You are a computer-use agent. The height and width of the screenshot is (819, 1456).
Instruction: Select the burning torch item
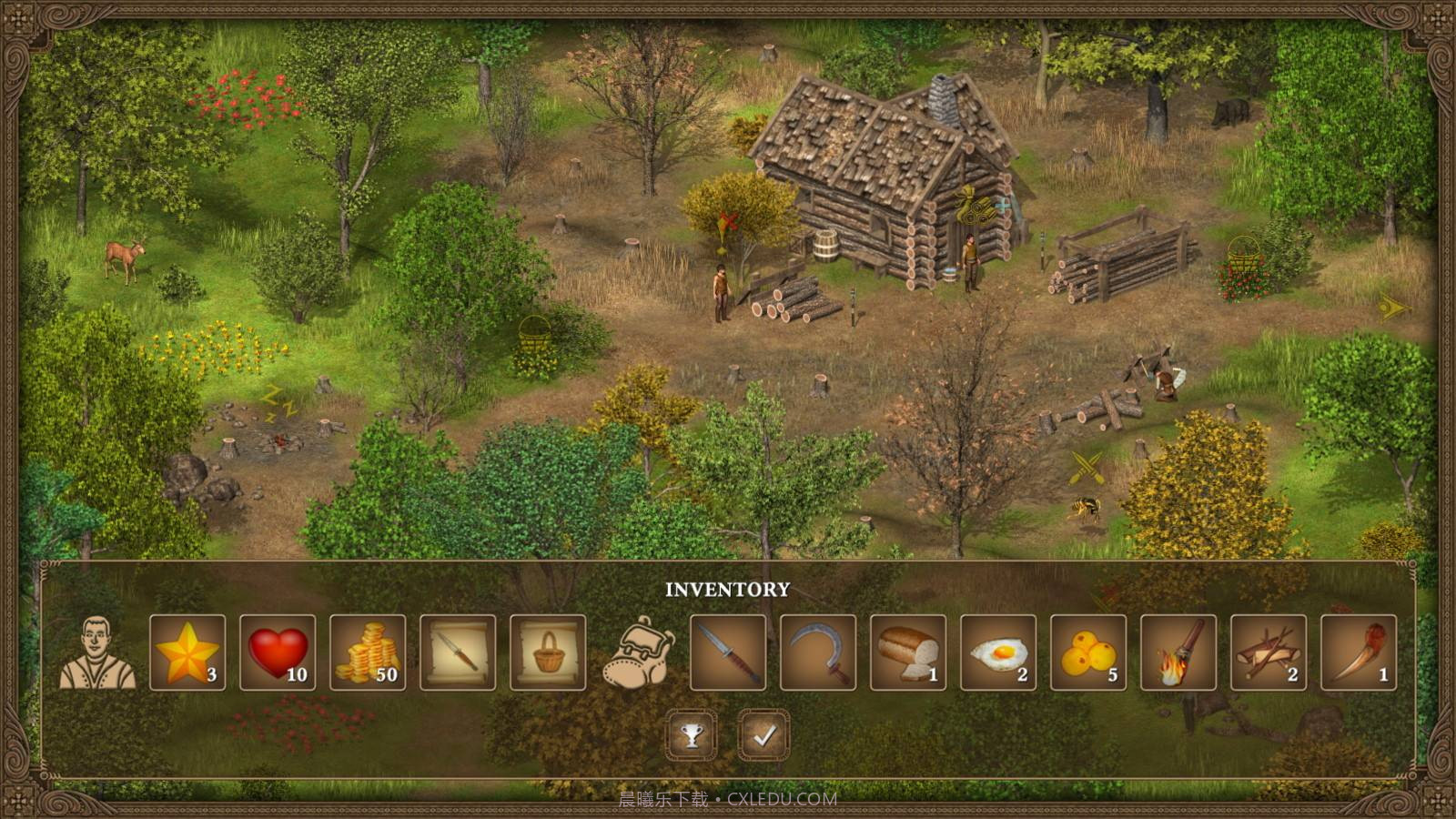(1178, 652)
